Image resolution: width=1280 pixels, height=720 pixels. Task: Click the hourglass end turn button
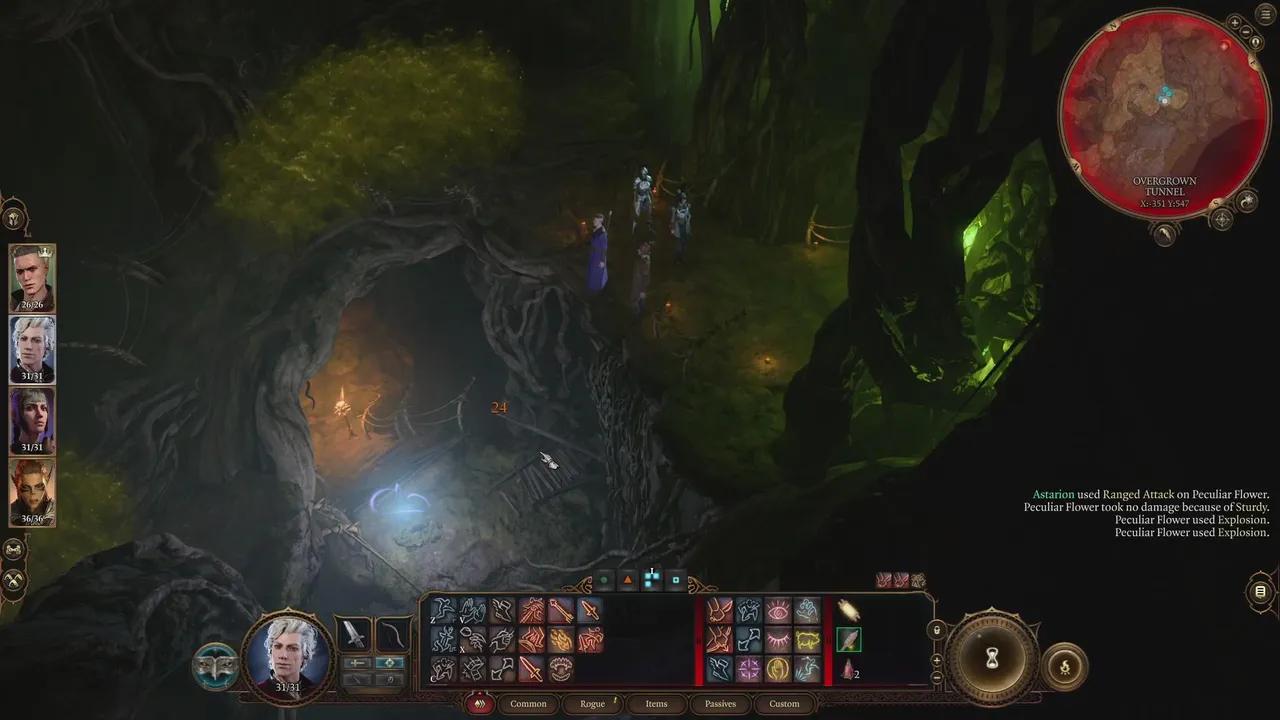[992, 658]
